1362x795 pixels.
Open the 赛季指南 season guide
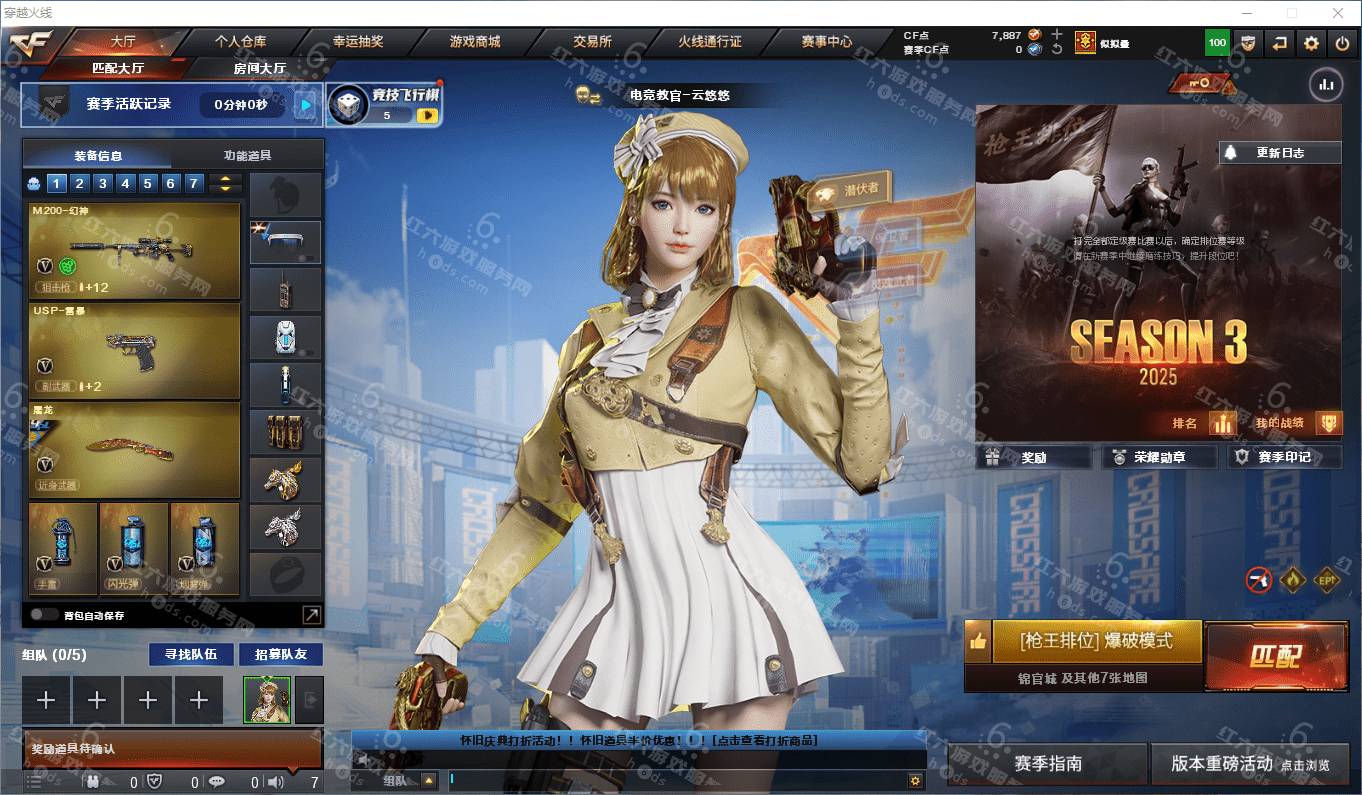pyautogui.click(x=1047, y=764)
